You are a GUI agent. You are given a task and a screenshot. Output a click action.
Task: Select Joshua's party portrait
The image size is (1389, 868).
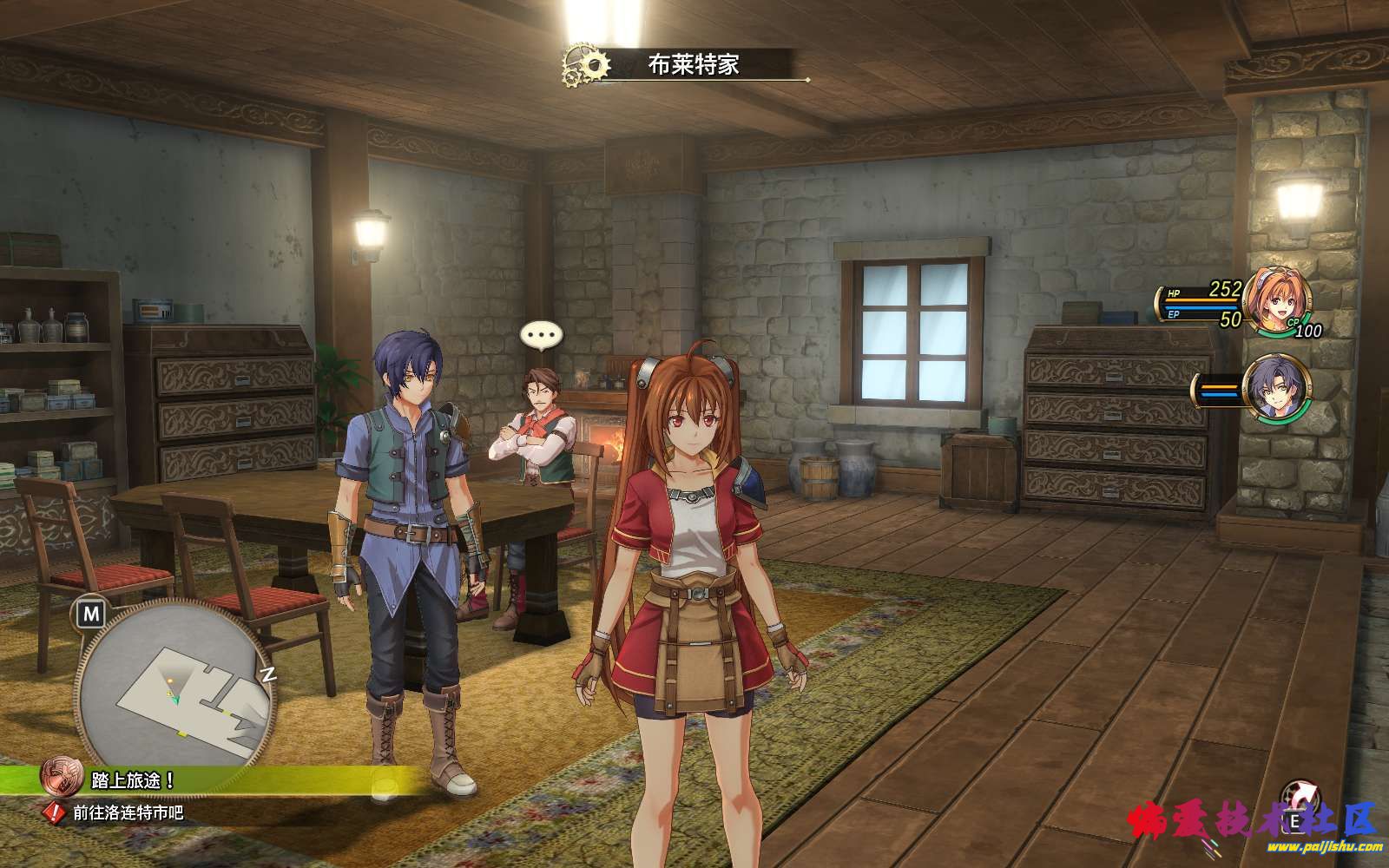tap(1275, 390)
